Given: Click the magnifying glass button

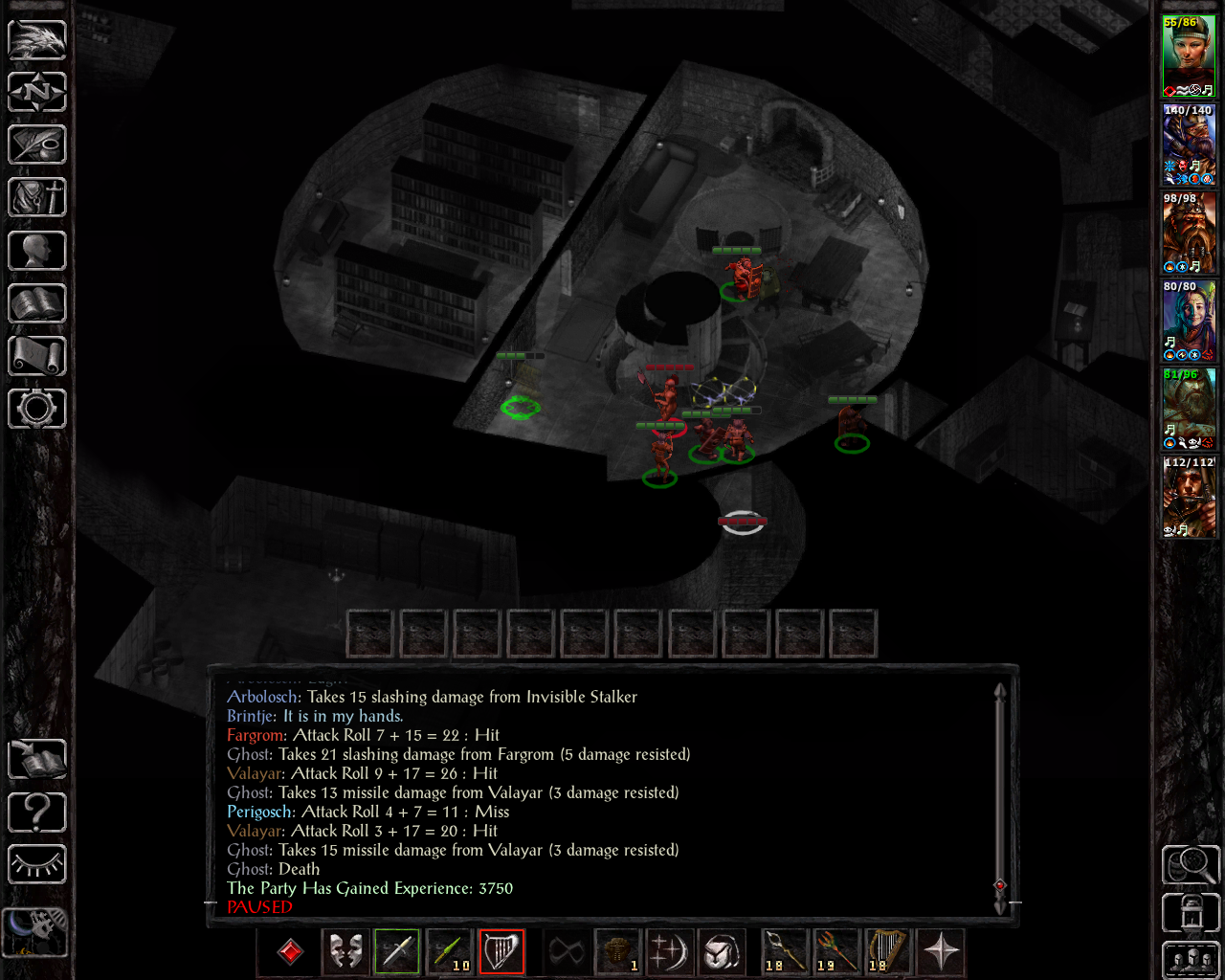Looking at the screenshot, I should pyautogui.click(x=1191, y=865).
